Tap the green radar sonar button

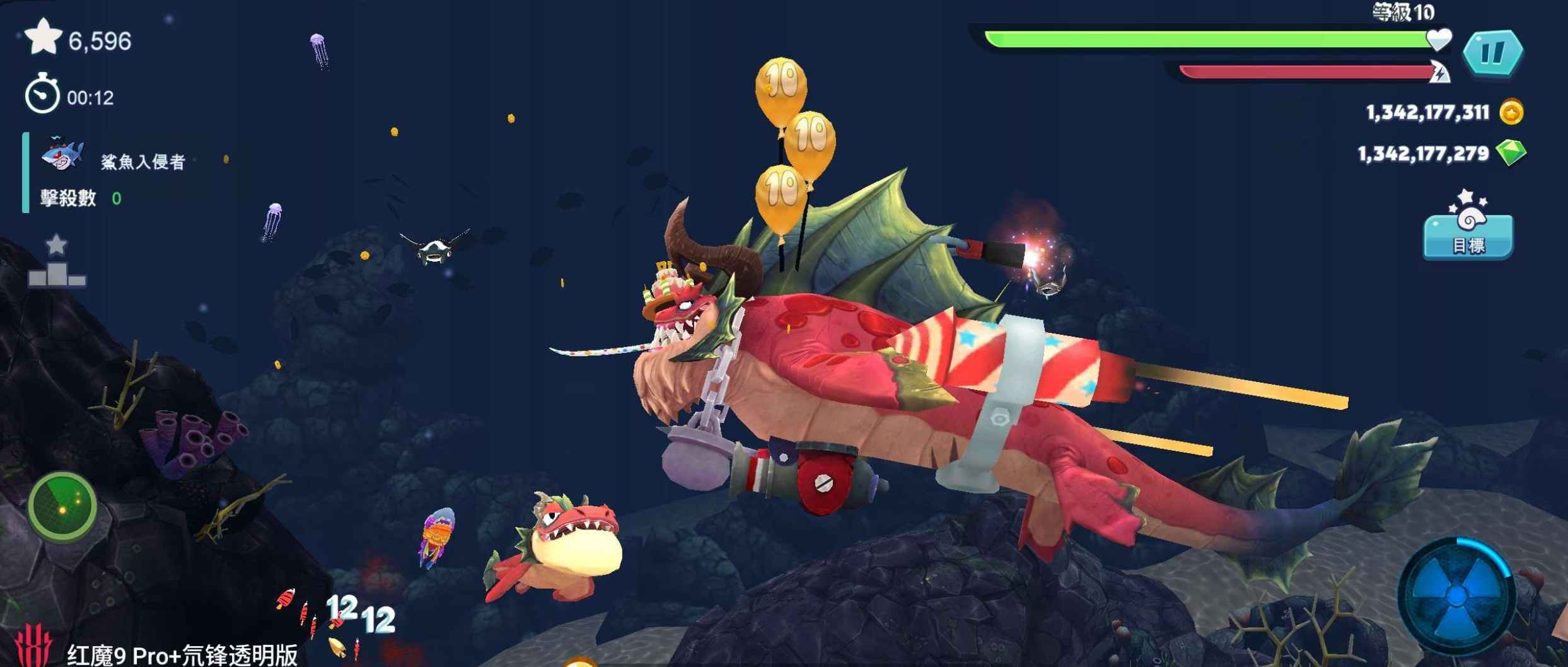coord(62,507)
